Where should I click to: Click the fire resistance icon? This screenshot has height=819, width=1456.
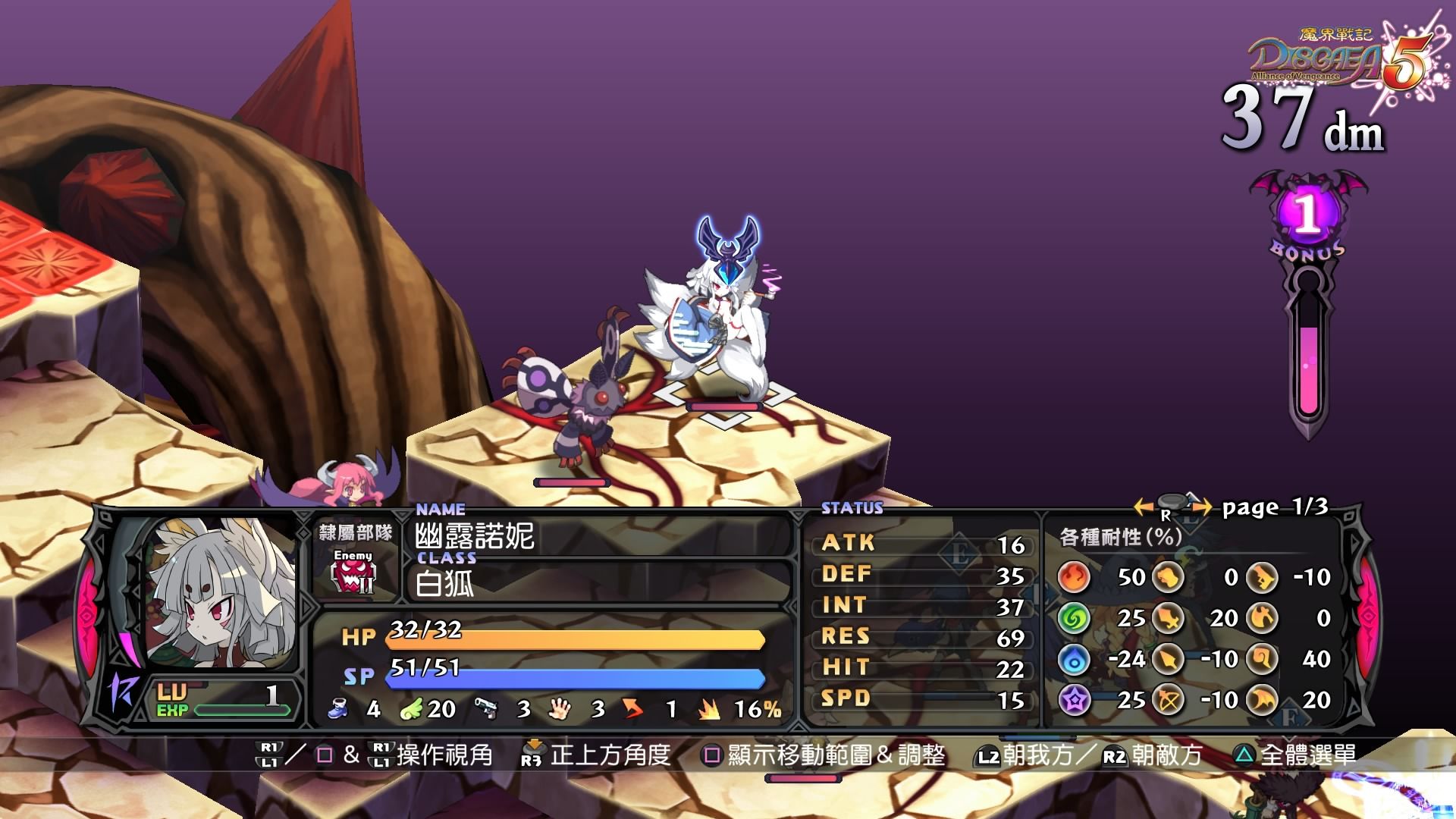click(1074, 577)
